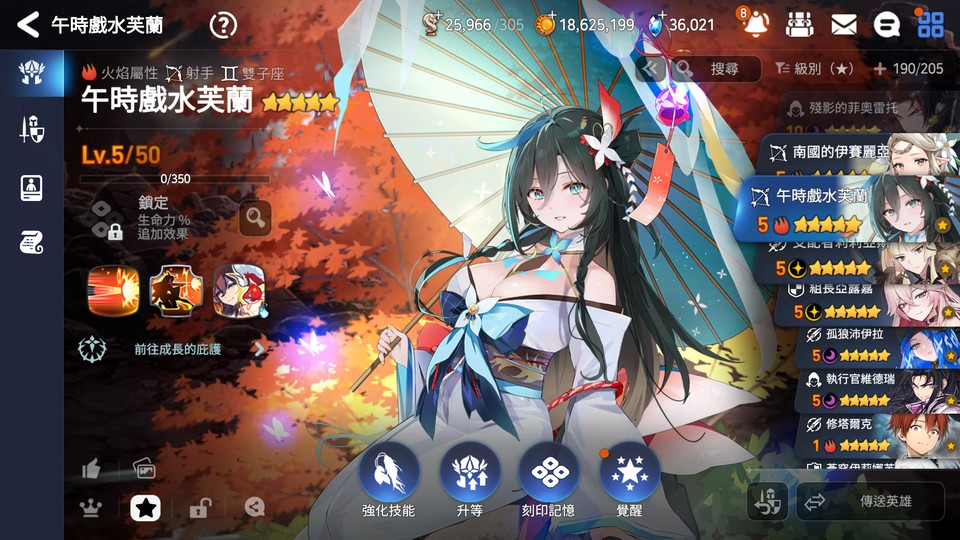Open the chat bubble icon
960x540 pixels.
pos(886,24)
